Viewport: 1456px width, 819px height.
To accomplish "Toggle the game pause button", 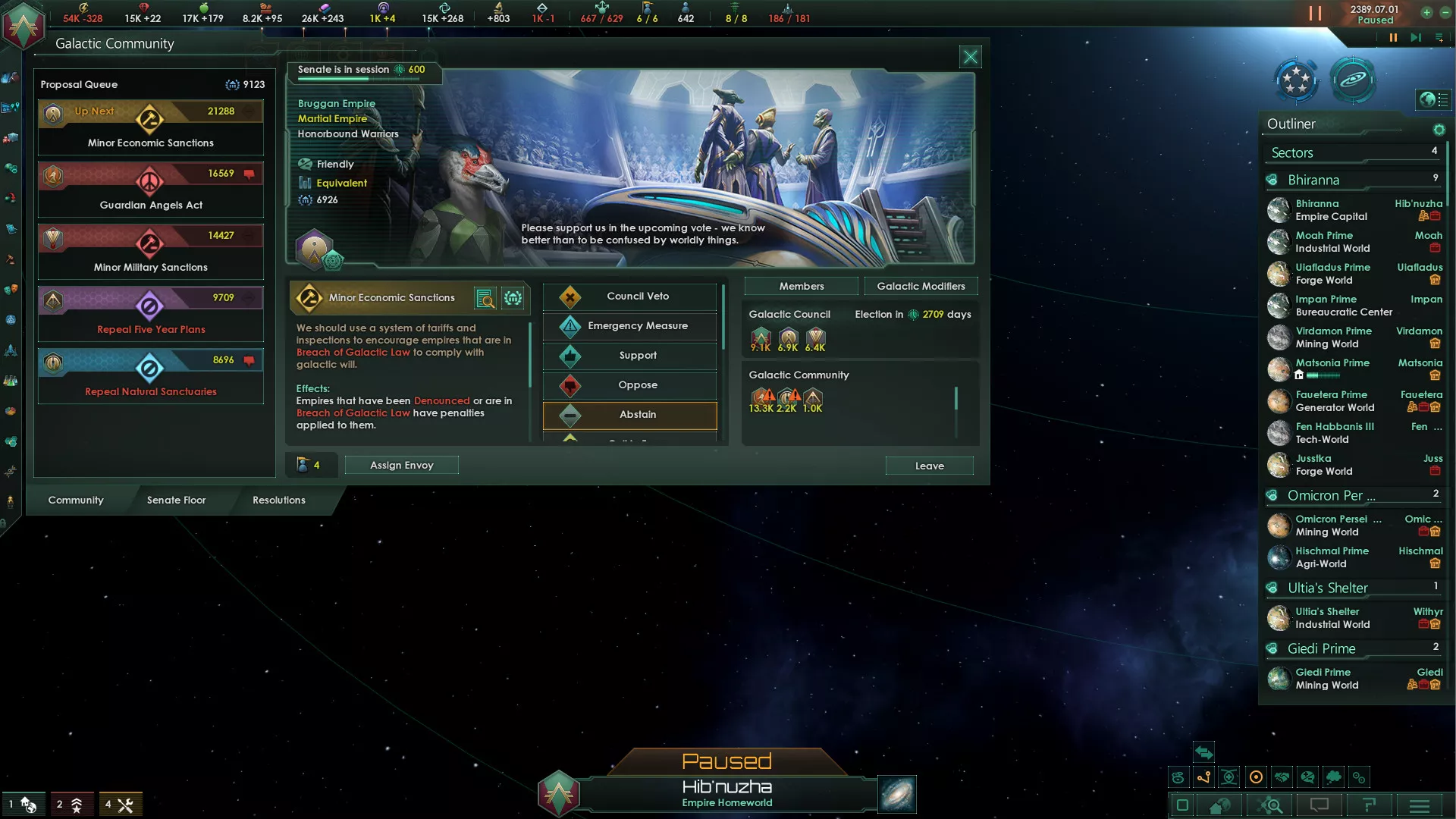I will [1393, 37].
